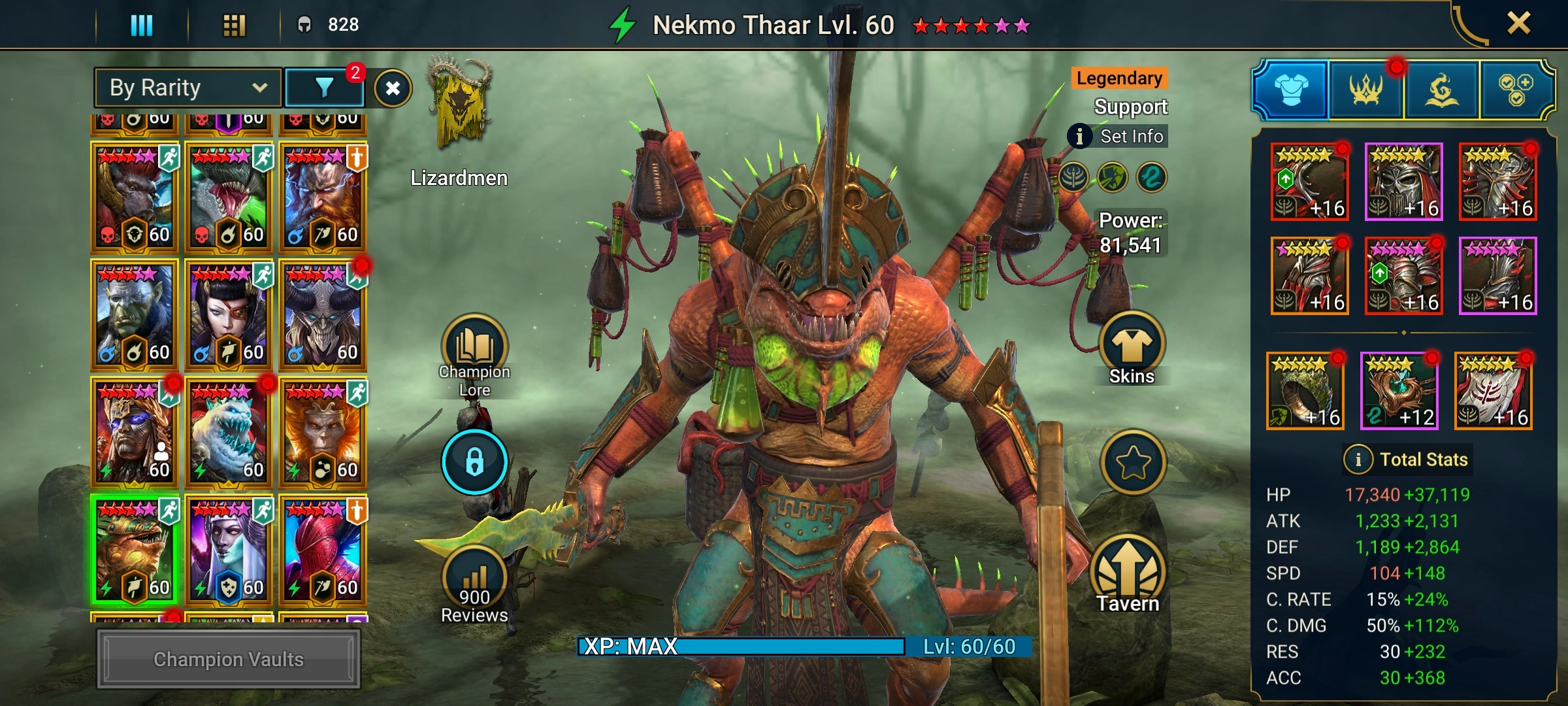
Task: Clear the active filters with the round X
Action: pos(393,88)
